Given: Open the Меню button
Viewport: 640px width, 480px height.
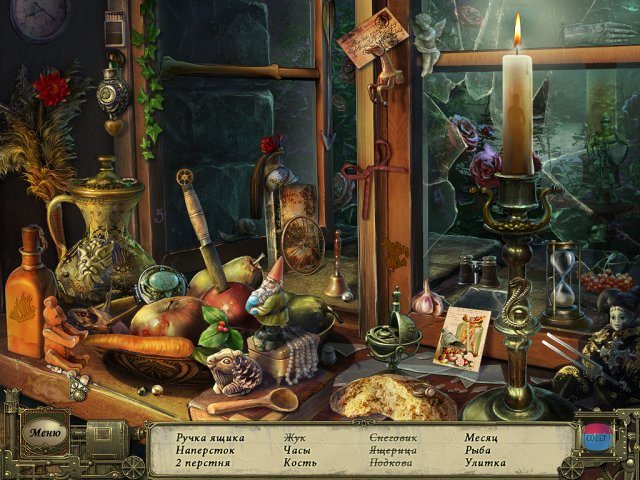Looking at the screenshot, I should point(46,434).
